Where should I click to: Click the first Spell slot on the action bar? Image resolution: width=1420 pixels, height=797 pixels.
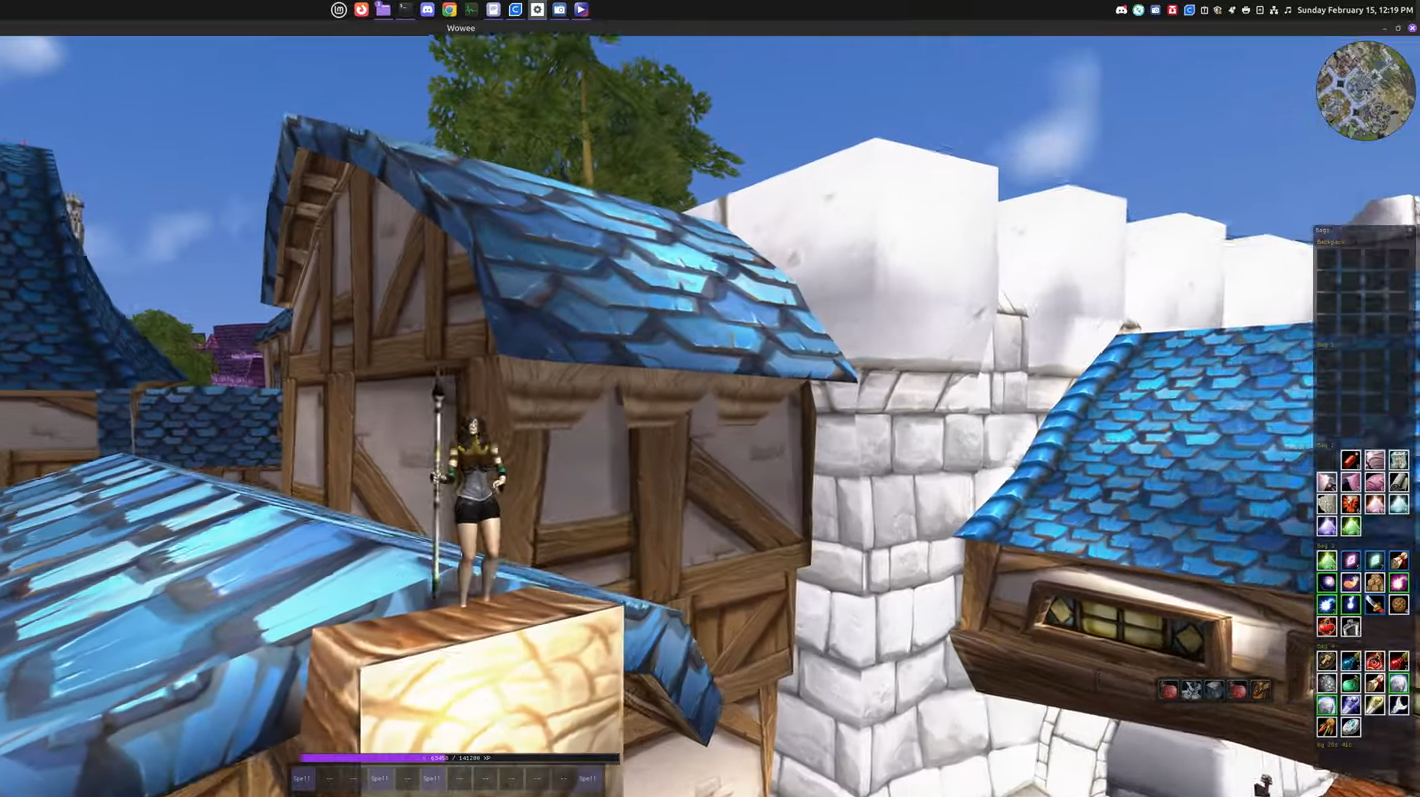302,778
